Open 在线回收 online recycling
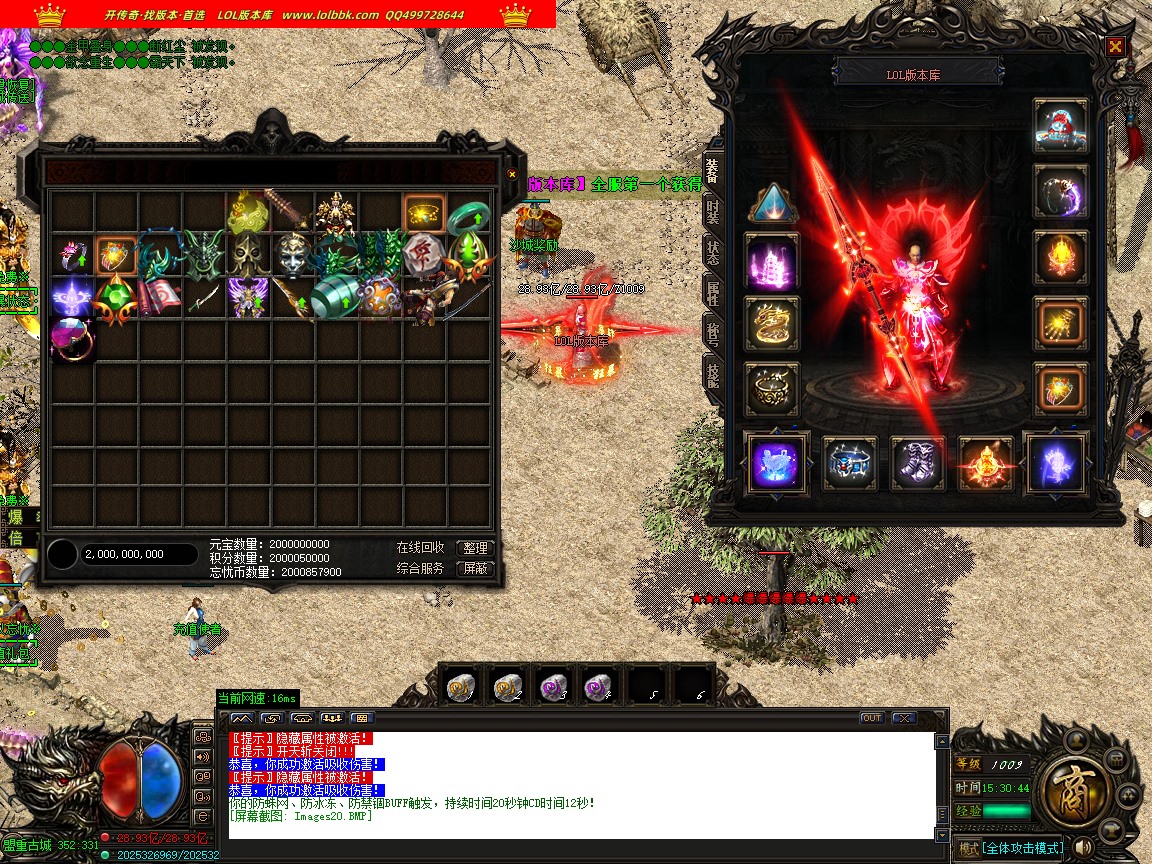1152x864 pixels. tap(420, 548)
